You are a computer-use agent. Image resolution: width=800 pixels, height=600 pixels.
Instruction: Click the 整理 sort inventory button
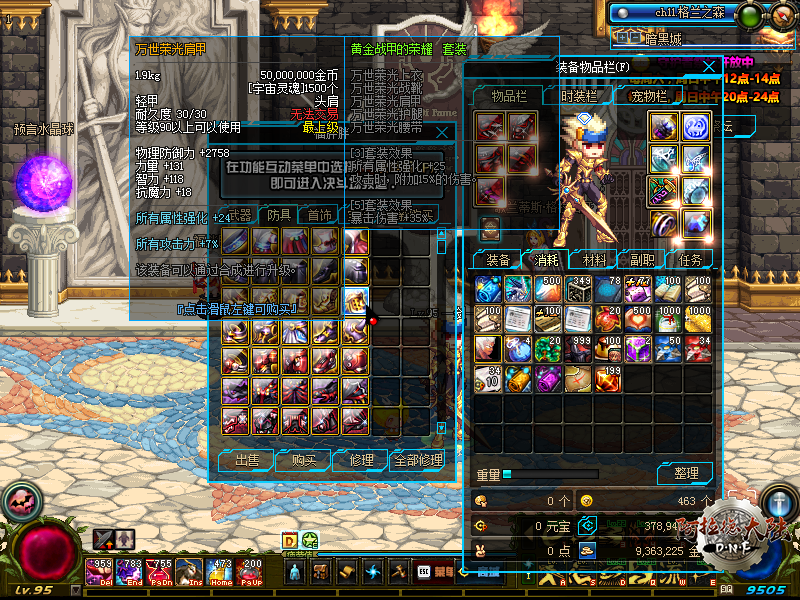685,473
